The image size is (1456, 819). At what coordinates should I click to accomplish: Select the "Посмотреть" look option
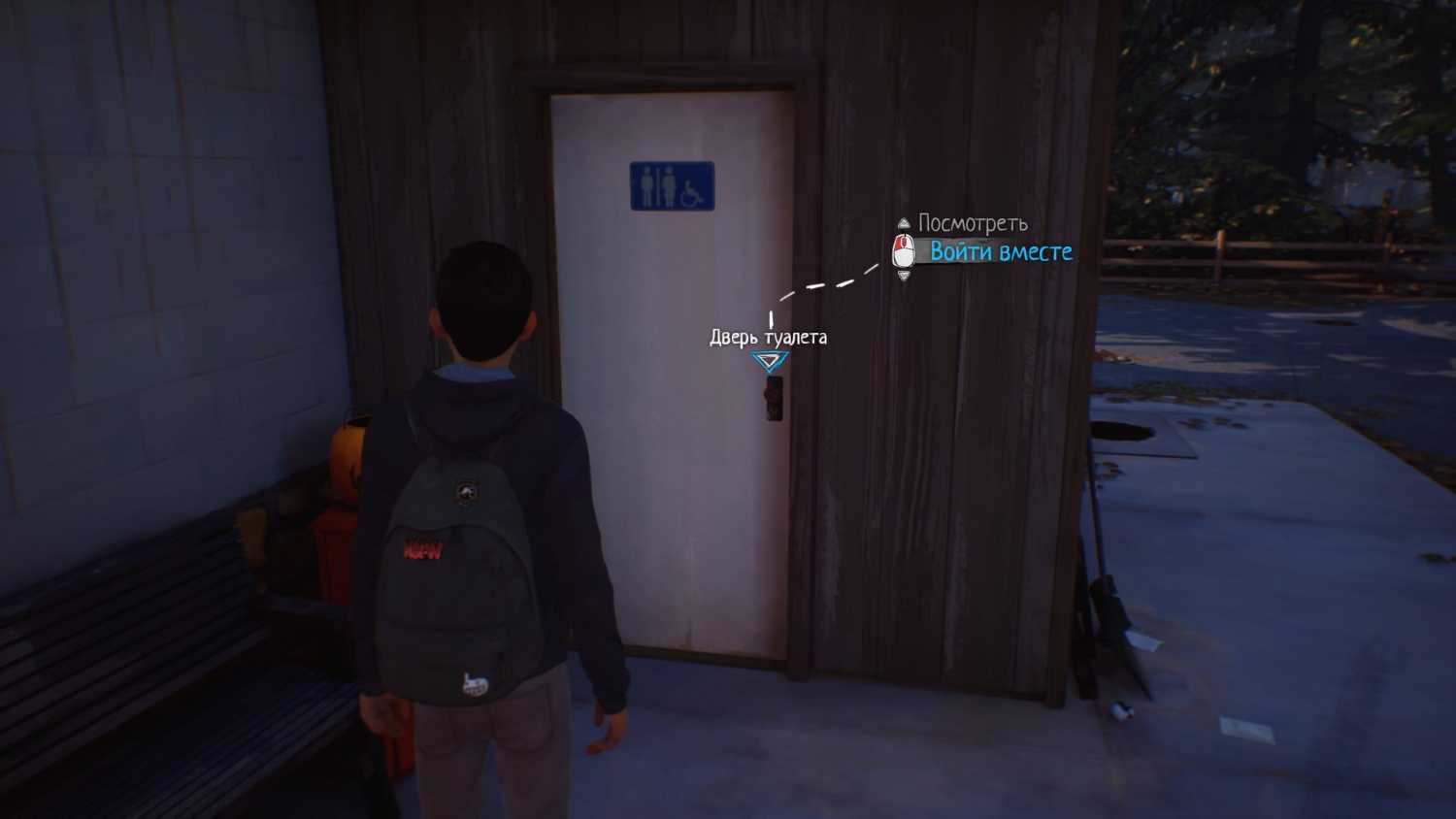pyautogui.click(x=972, y=224)
